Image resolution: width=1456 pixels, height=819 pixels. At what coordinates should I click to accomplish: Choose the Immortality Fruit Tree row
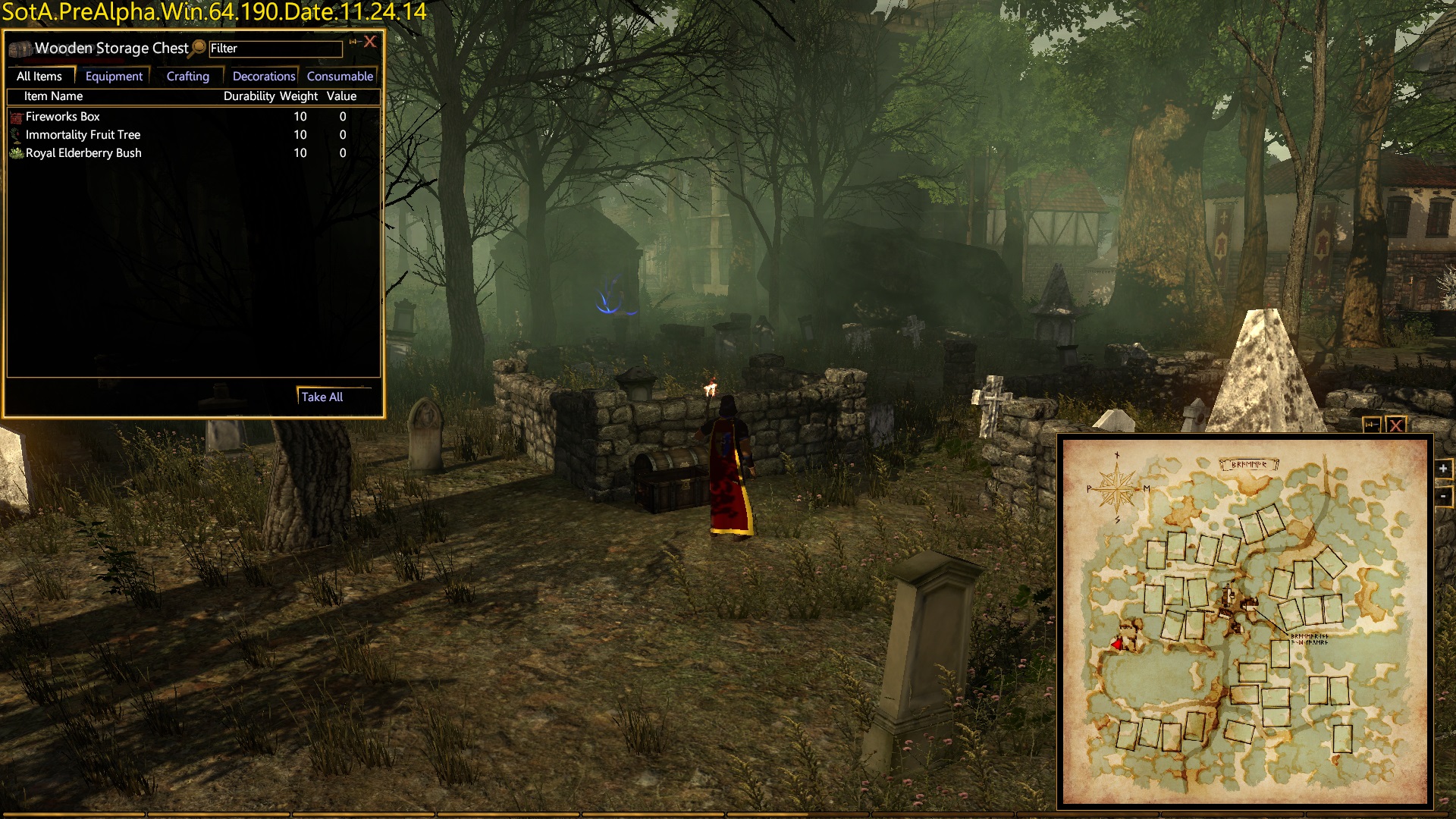click(x=83, y=135)
